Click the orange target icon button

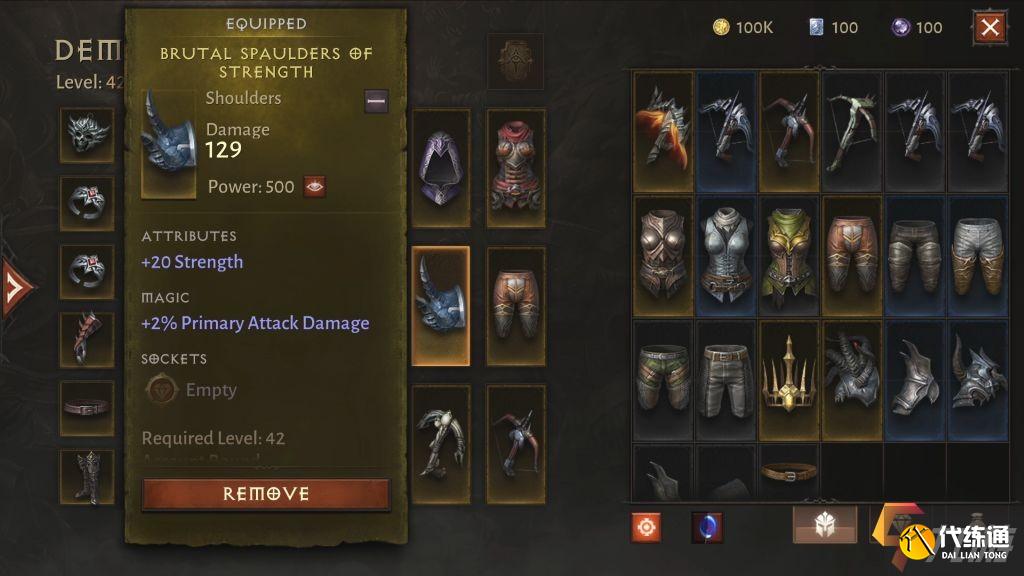tap(646, 526)
